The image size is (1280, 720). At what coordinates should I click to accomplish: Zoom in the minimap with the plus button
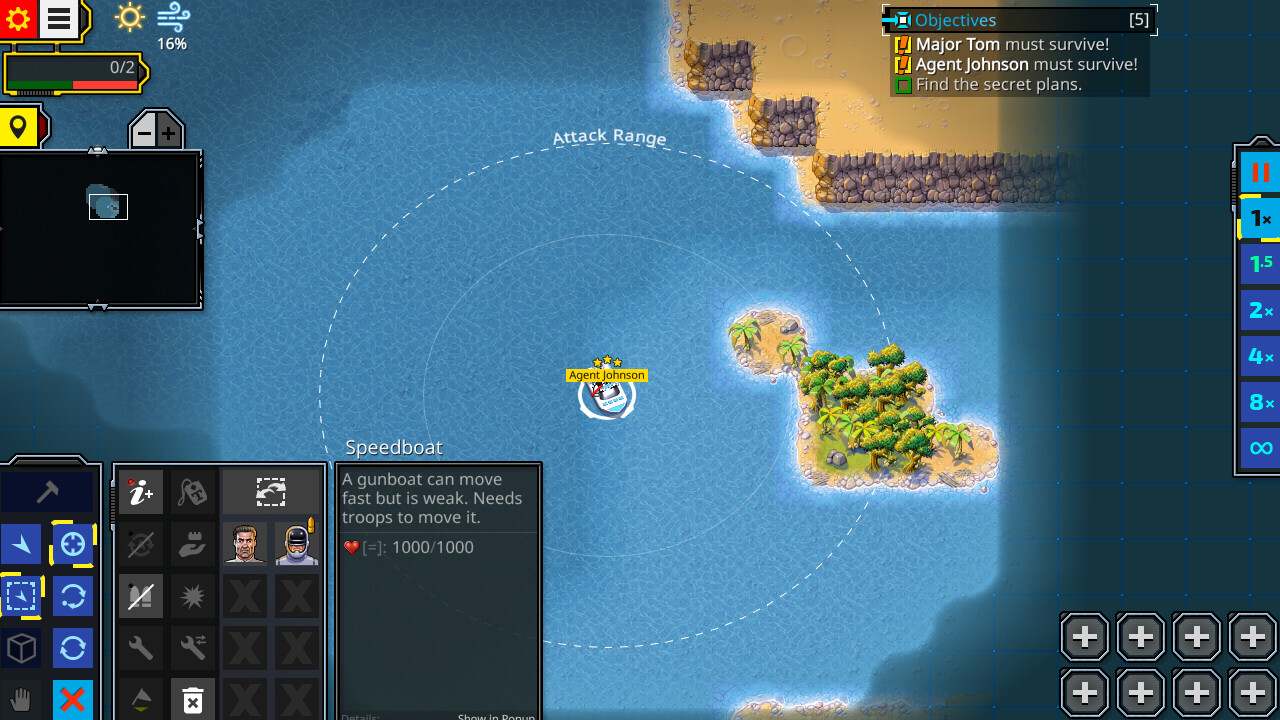[166, 130]
